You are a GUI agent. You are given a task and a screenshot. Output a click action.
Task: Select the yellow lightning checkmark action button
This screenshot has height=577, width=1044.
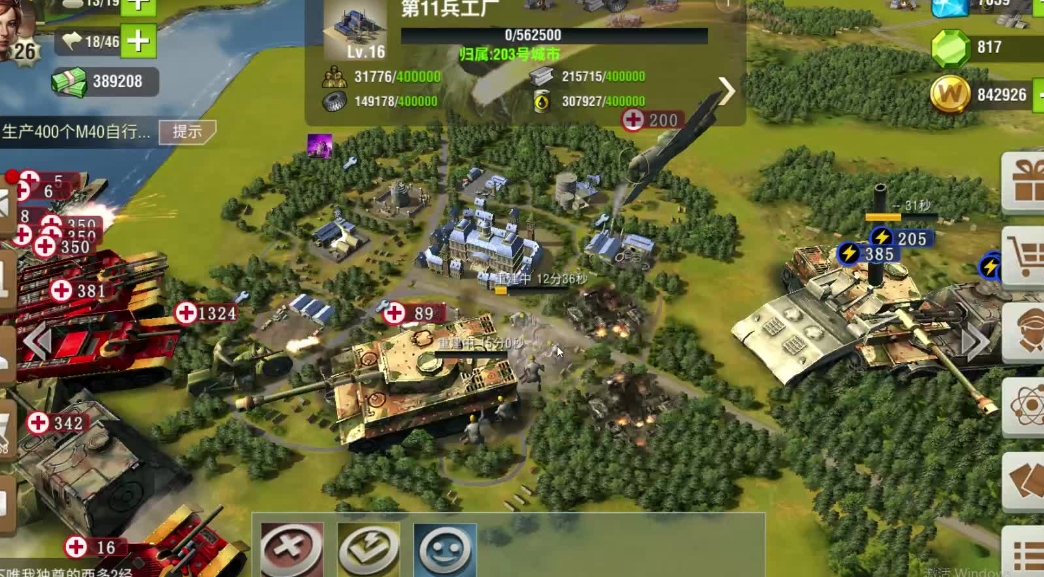tap(368, 549)
